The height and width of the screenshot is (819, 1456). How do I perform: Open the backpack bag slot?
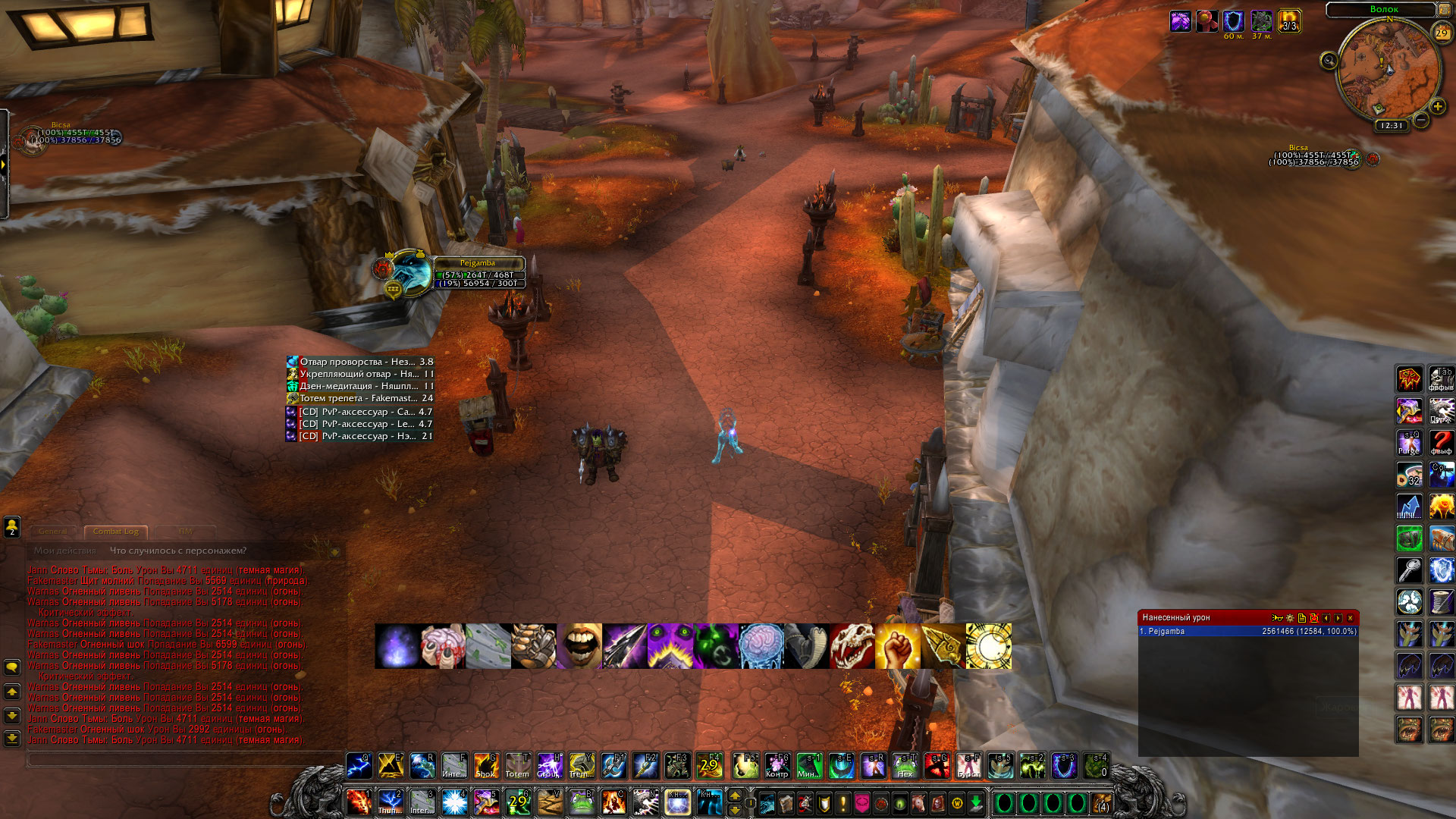1100,802
